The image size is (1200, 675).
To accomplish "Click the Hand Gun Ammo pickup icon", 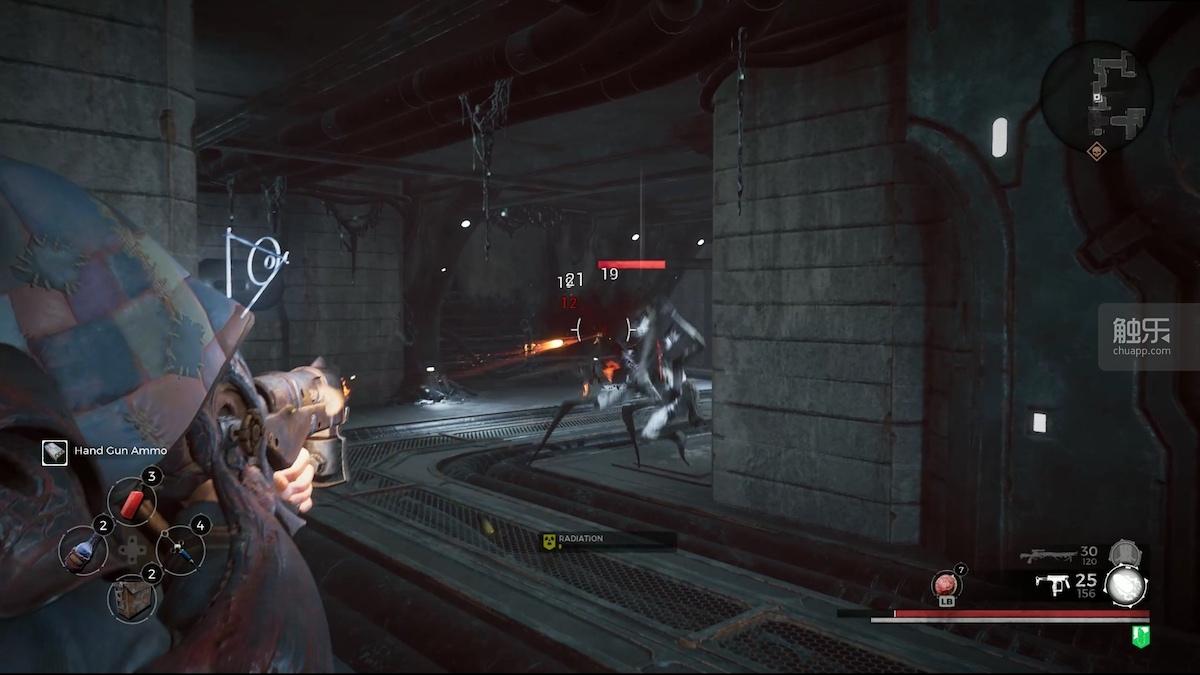I will tap(55, 452).
